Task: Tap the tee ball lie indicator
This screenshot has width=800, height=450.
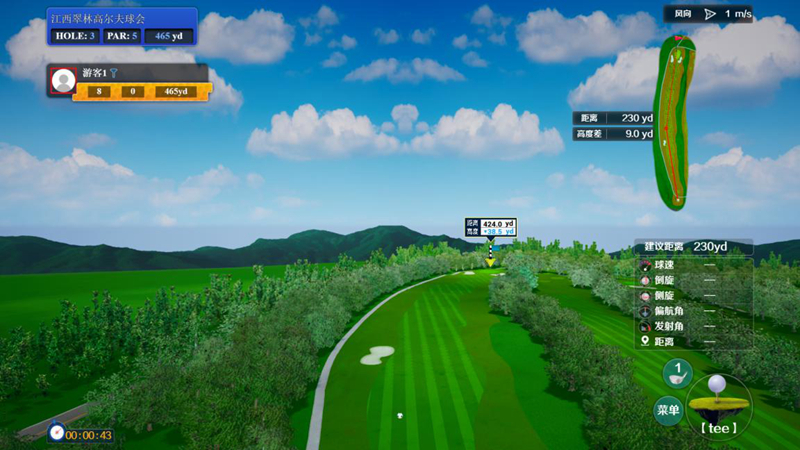Action: (719, 405)
